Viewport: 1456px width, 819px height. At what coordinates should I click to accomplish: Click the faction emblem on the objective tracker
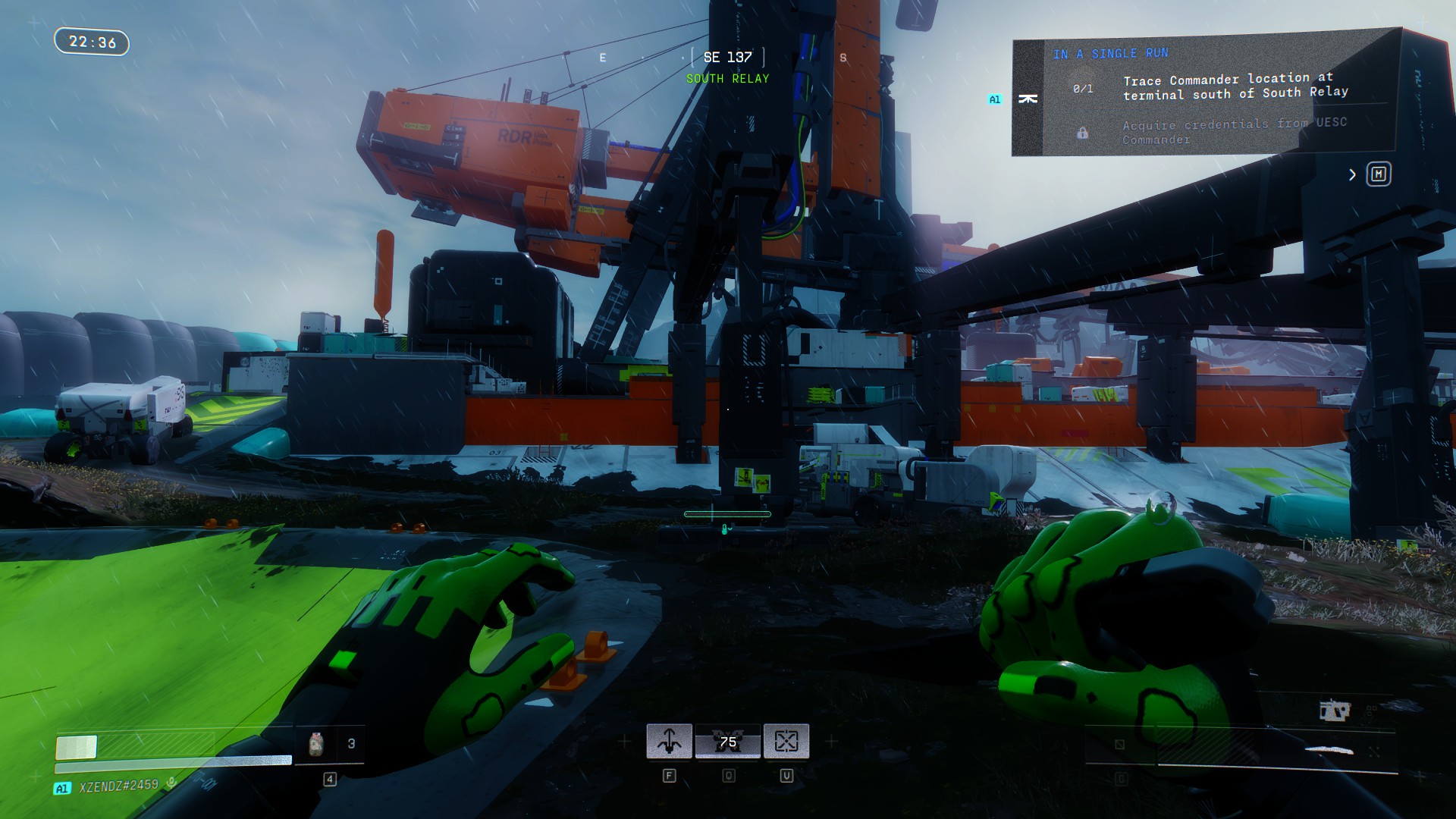(1028, 99)
